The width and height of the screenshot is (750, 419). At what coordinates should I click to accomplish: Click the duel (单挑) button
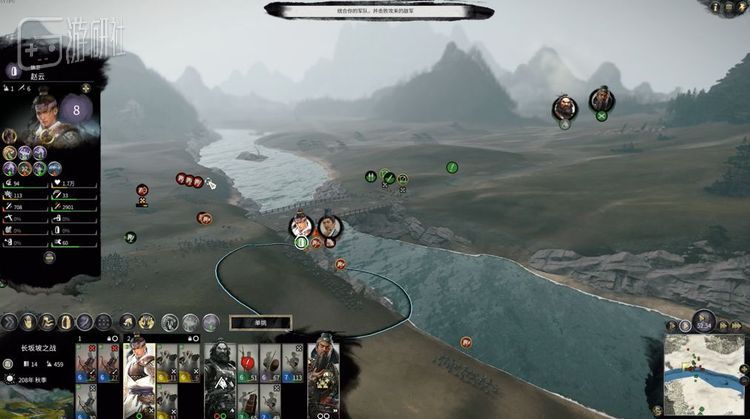(259, 322)
